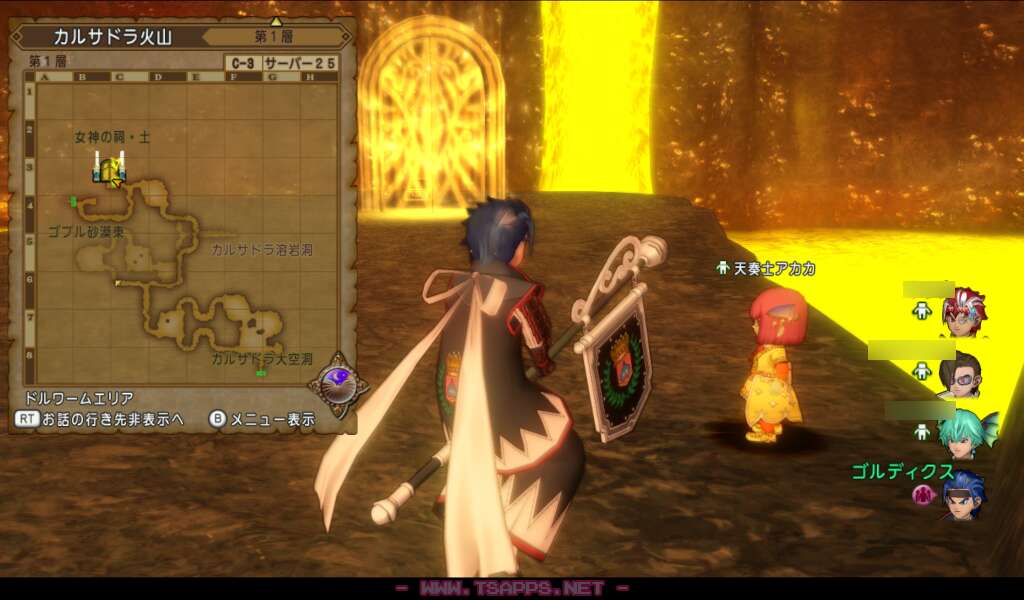Image resolution: width=1024 pixels, height=600 pixels.
Task: Select the teal-haired finned party member portrait
Action: (964, 433)
